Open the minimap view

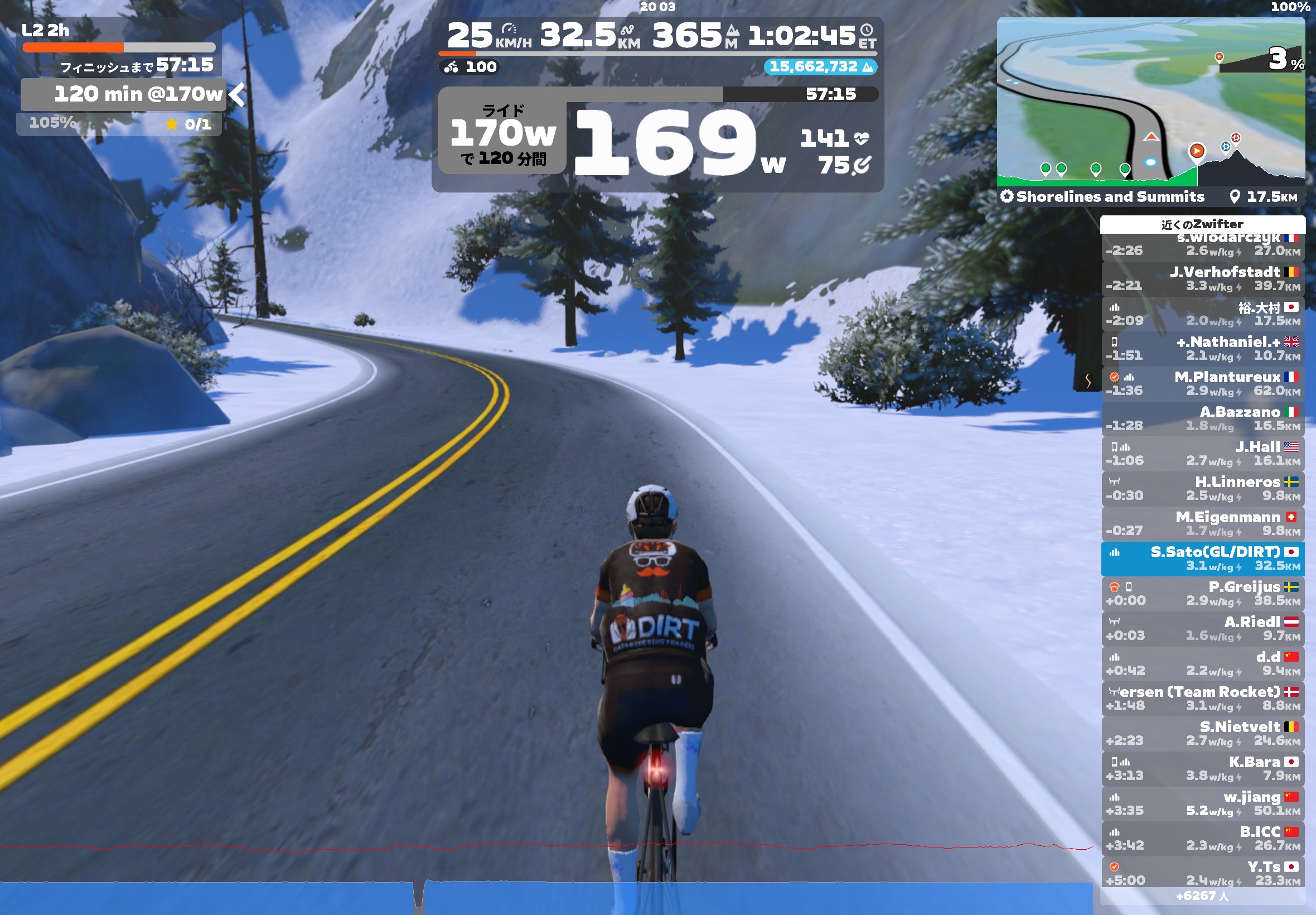tap(1150, 102)
